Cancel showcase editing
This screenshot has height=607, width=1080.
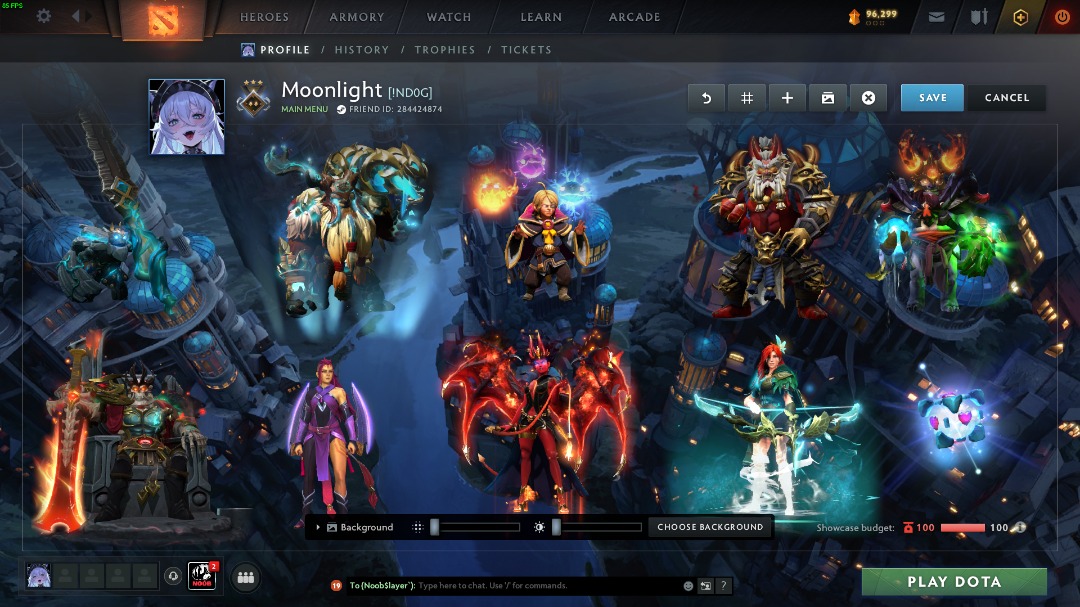pos(1006,98)
